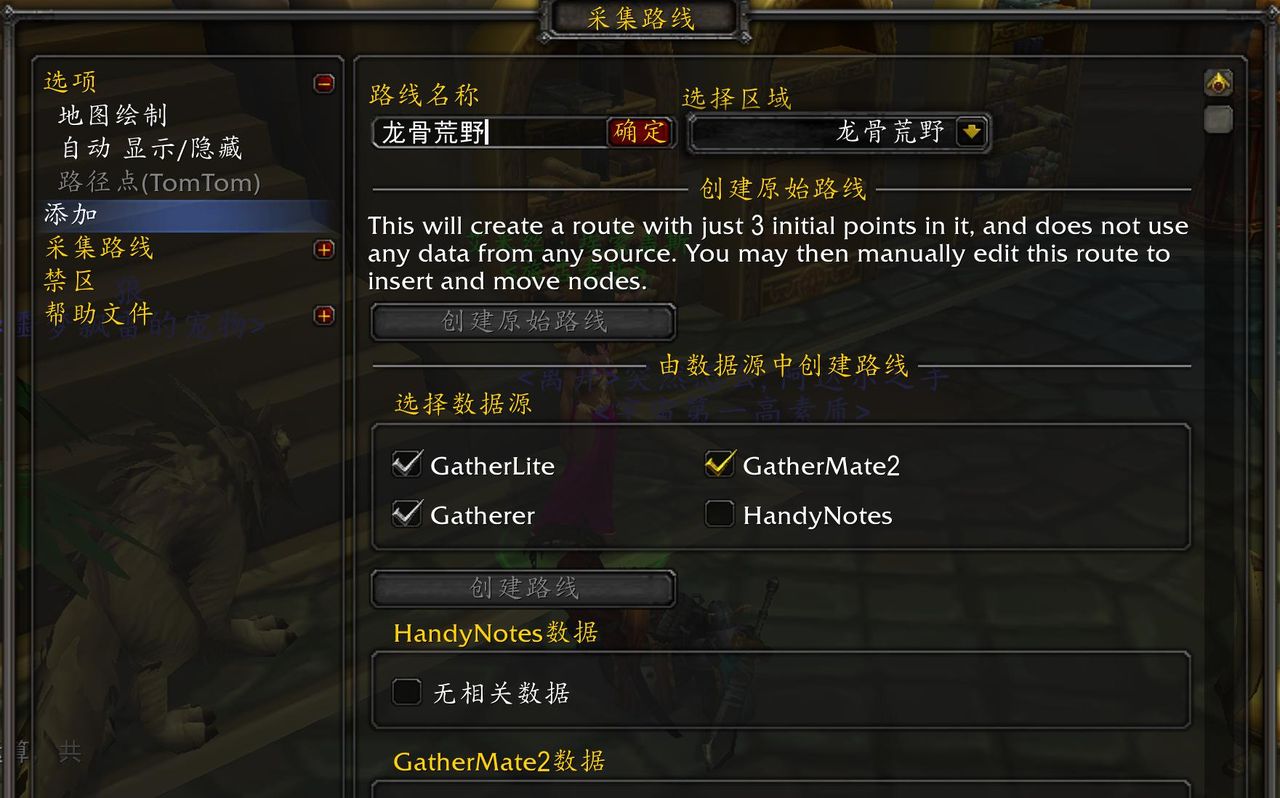Toggle the GatherMate2 data source checkbox
Screen dimensions: 1280x798
point(719,464)
